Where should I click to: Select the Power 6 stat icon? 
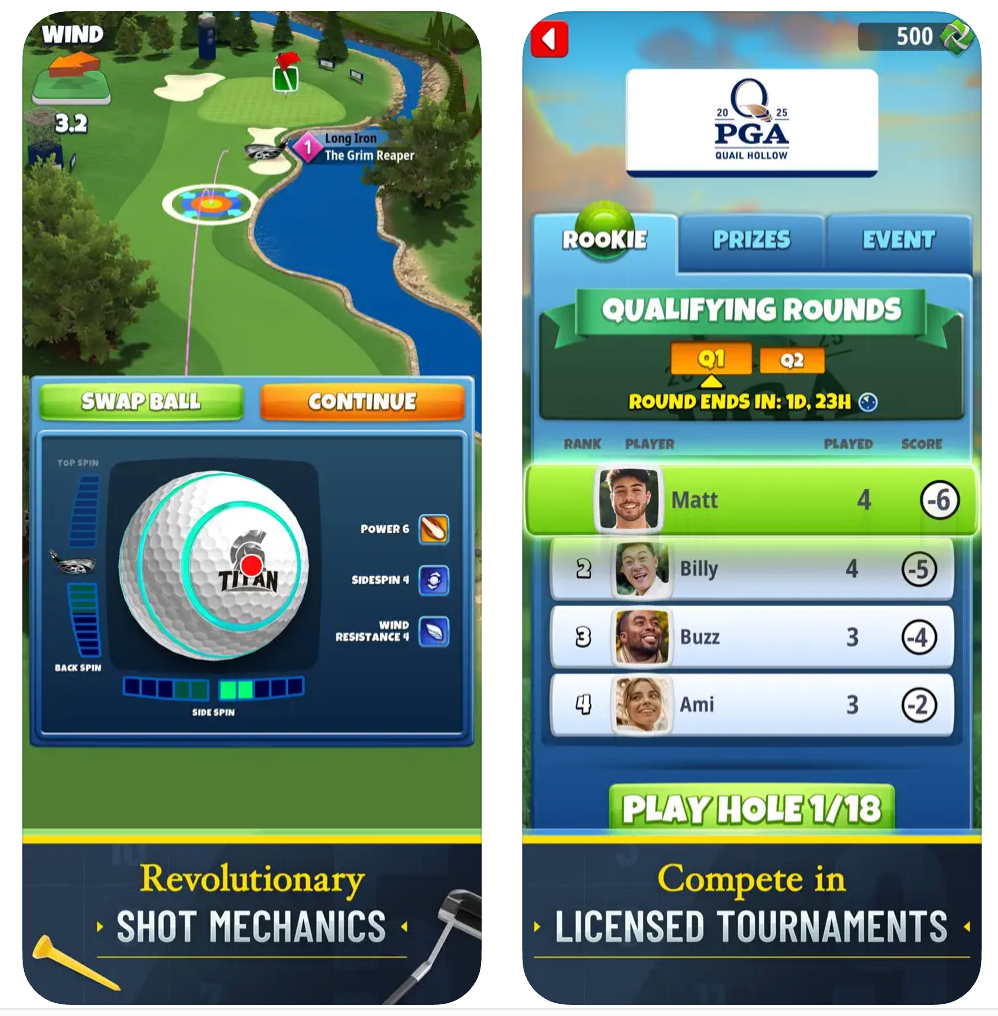[x=433, y=529]
